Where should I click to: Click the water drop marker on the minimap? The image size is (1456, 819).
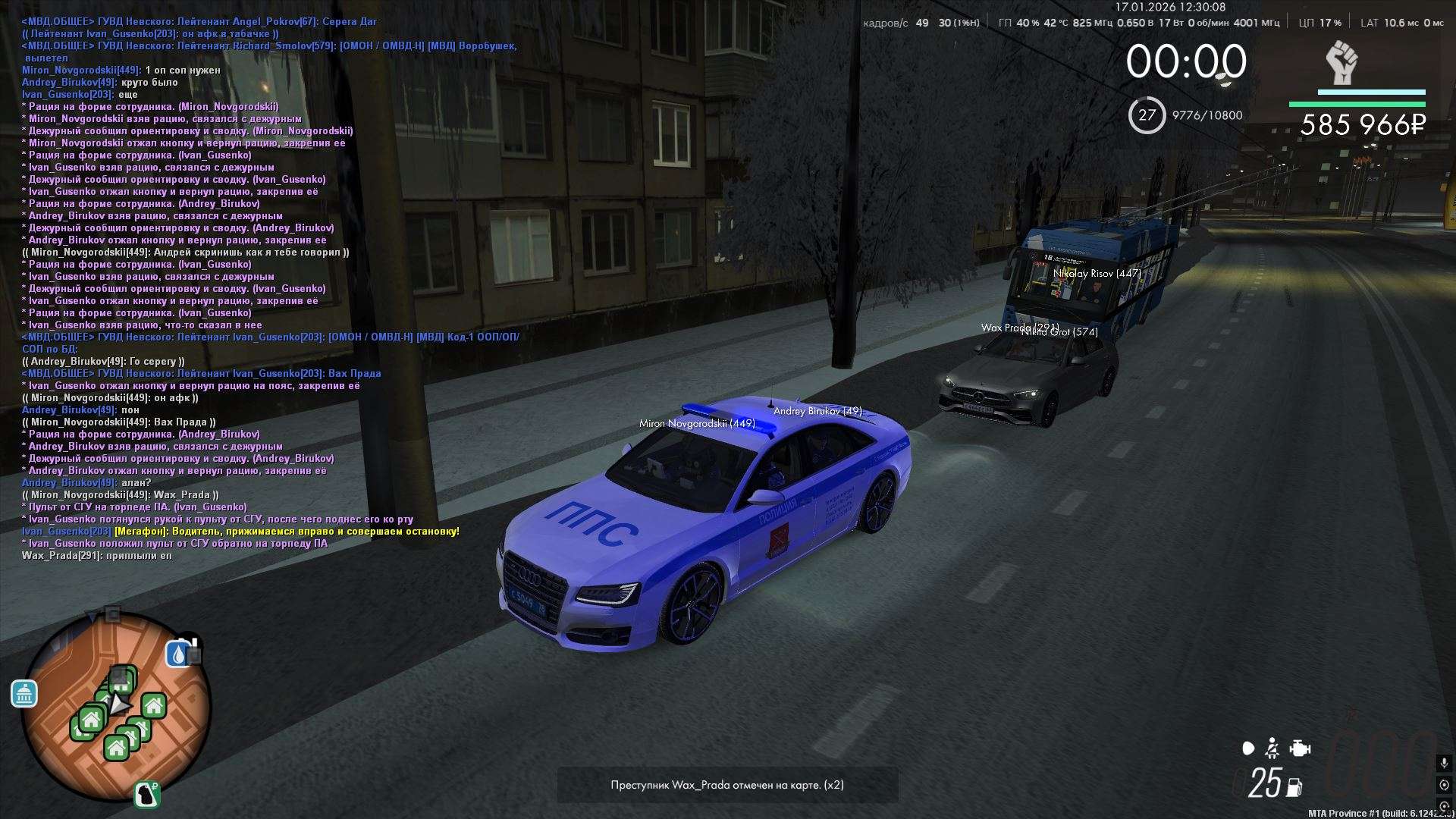[x=178, y=654]
